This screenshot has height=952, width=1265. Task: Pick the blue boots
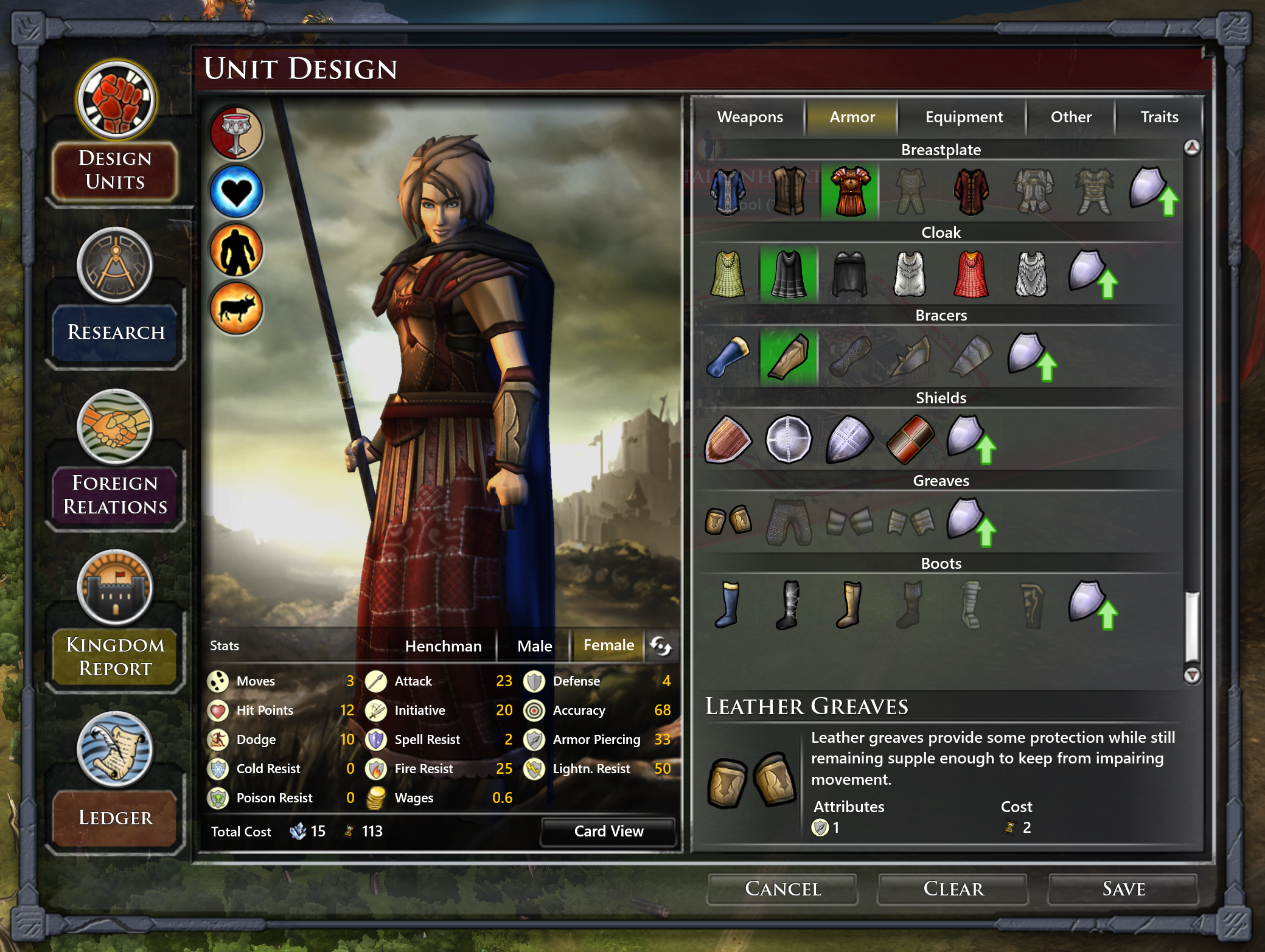(728, 604)
